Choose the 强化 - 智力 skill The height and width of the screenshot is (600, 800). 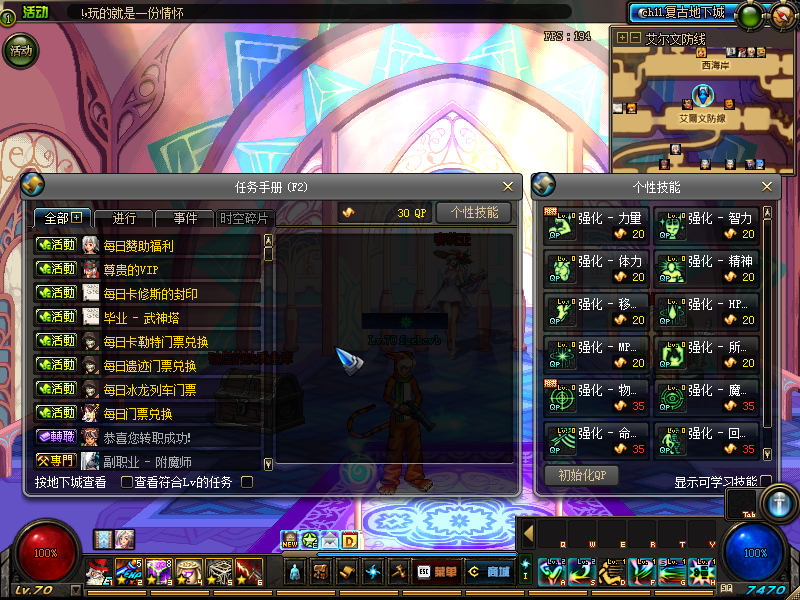pos(706,225)
